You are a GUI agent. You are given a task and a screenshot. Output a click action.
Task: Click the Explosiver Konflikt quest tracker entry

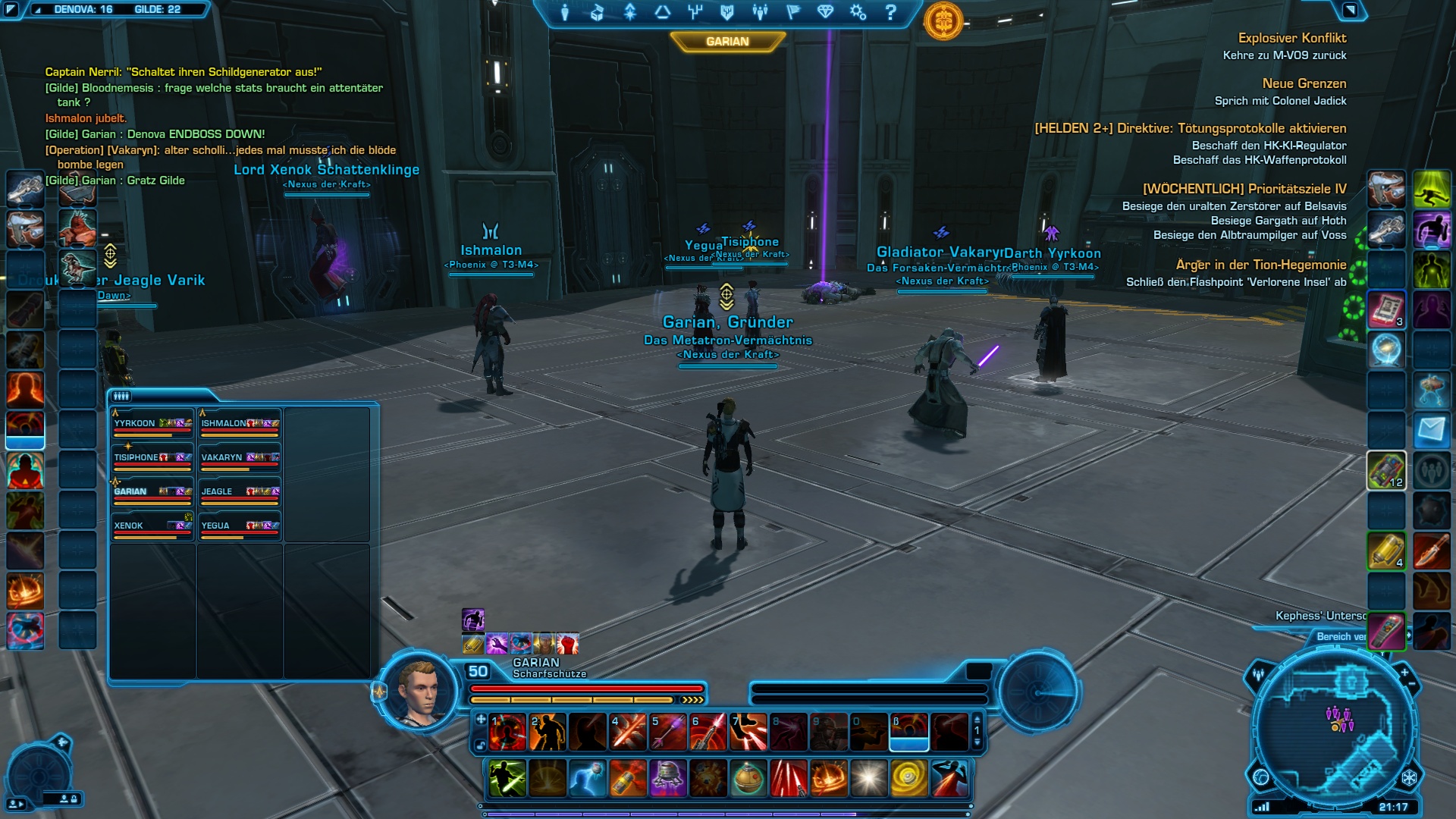(x=1291, y=38)
